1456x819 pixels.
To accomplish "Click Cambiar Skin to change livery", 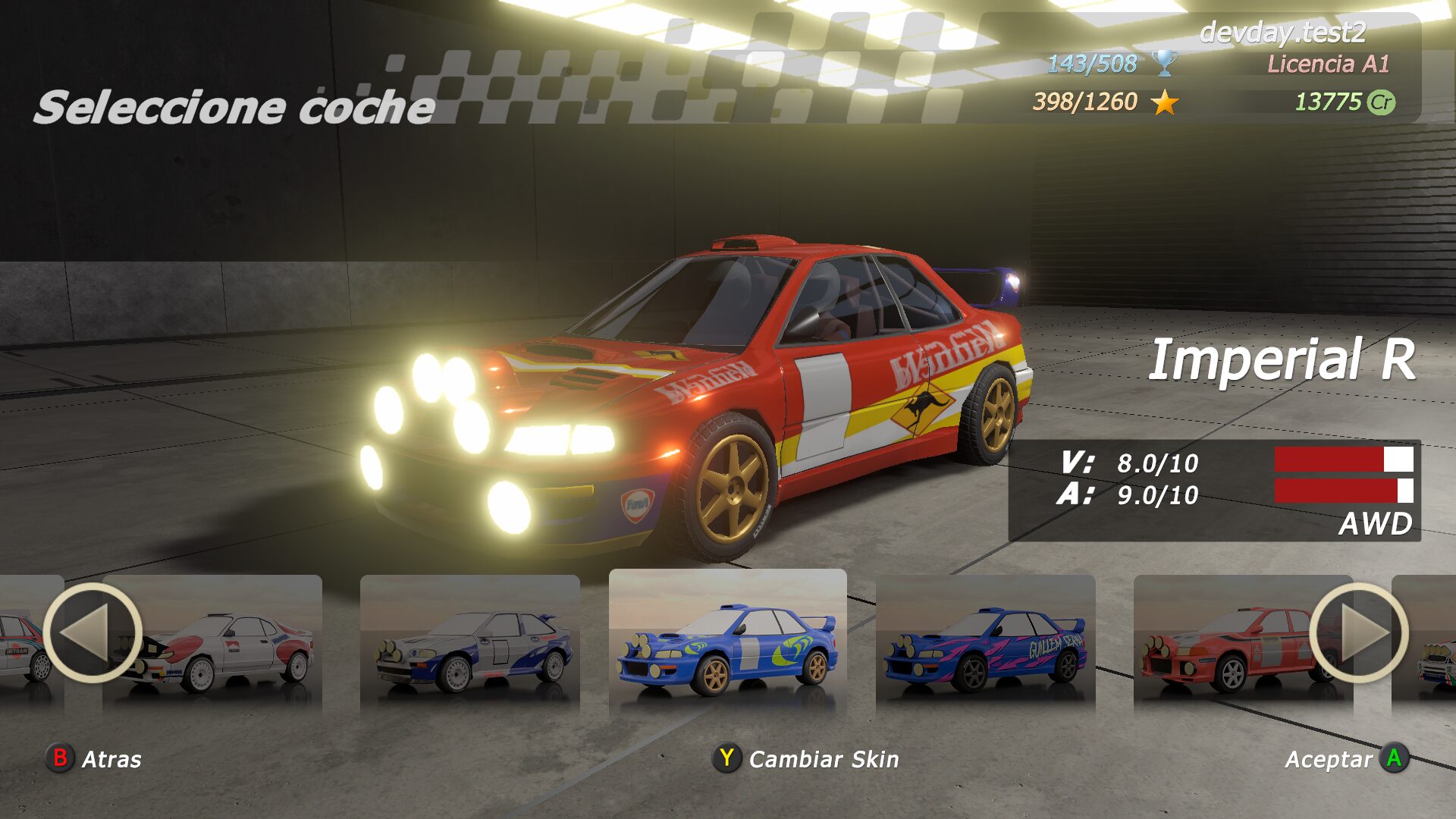I will 806,758.
